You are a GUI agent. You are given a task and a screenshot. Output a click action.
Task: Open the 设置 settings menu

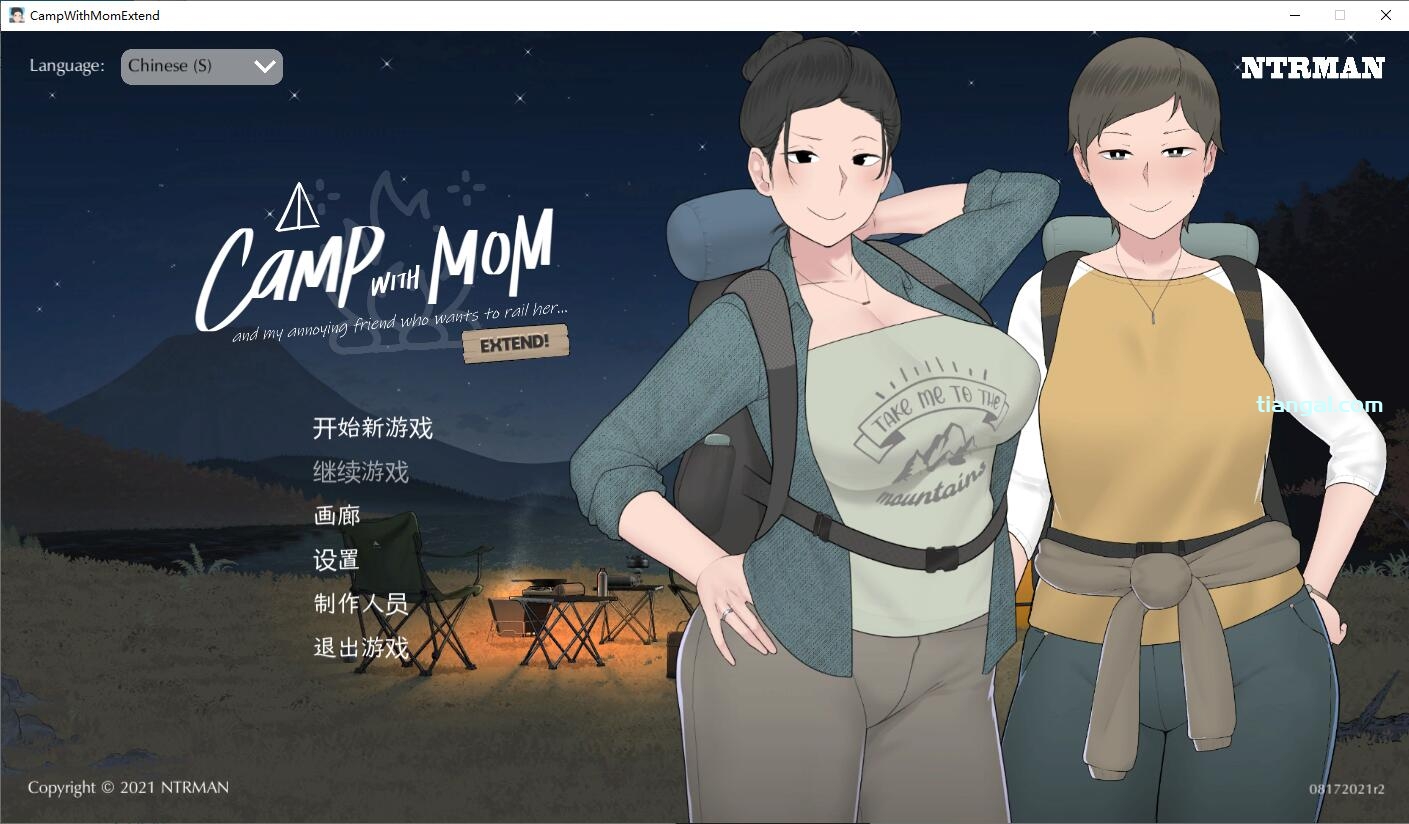click(335, 561)
